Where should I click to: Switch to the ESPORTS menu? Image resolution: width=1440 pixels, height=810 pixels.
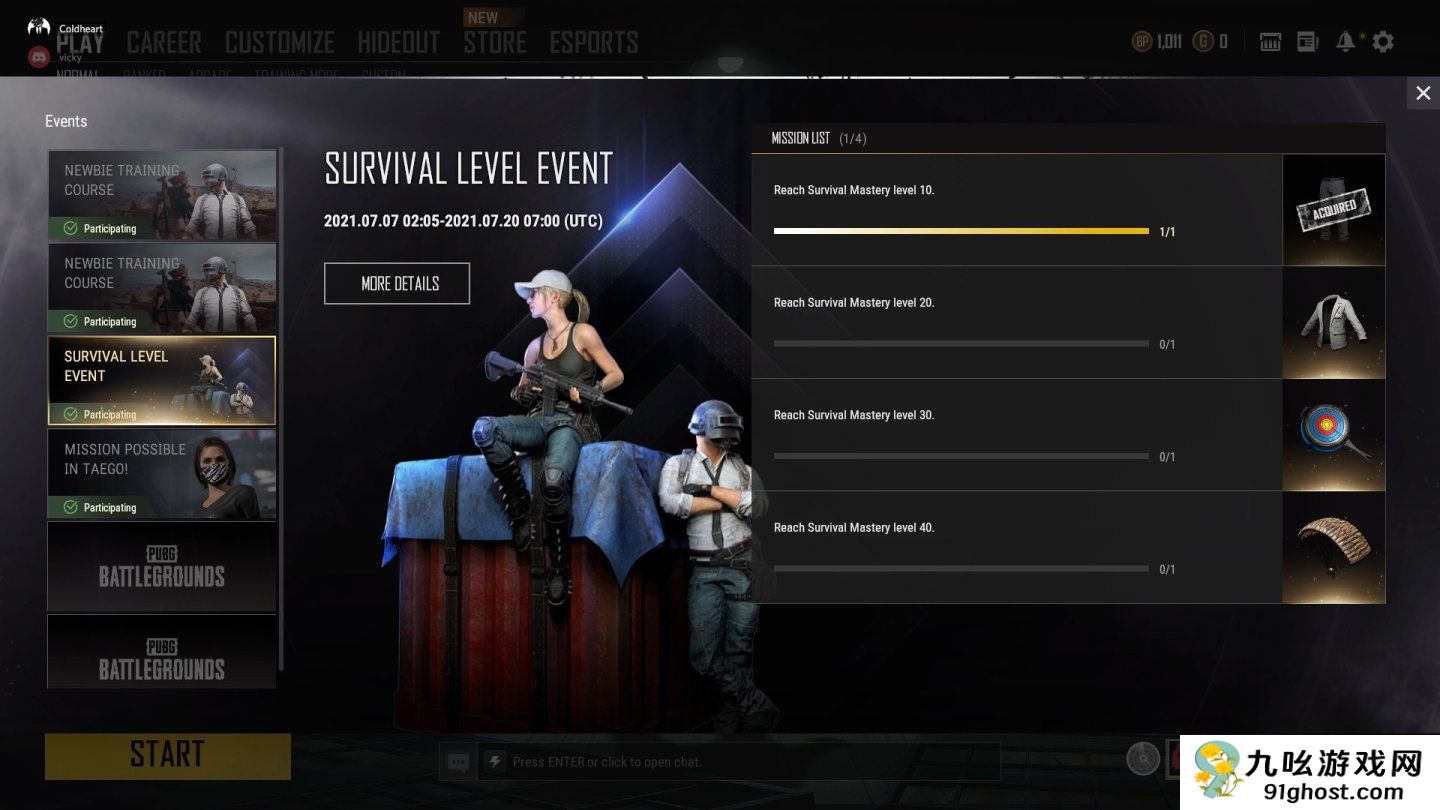pyautogui.click(x=594, y=43)
